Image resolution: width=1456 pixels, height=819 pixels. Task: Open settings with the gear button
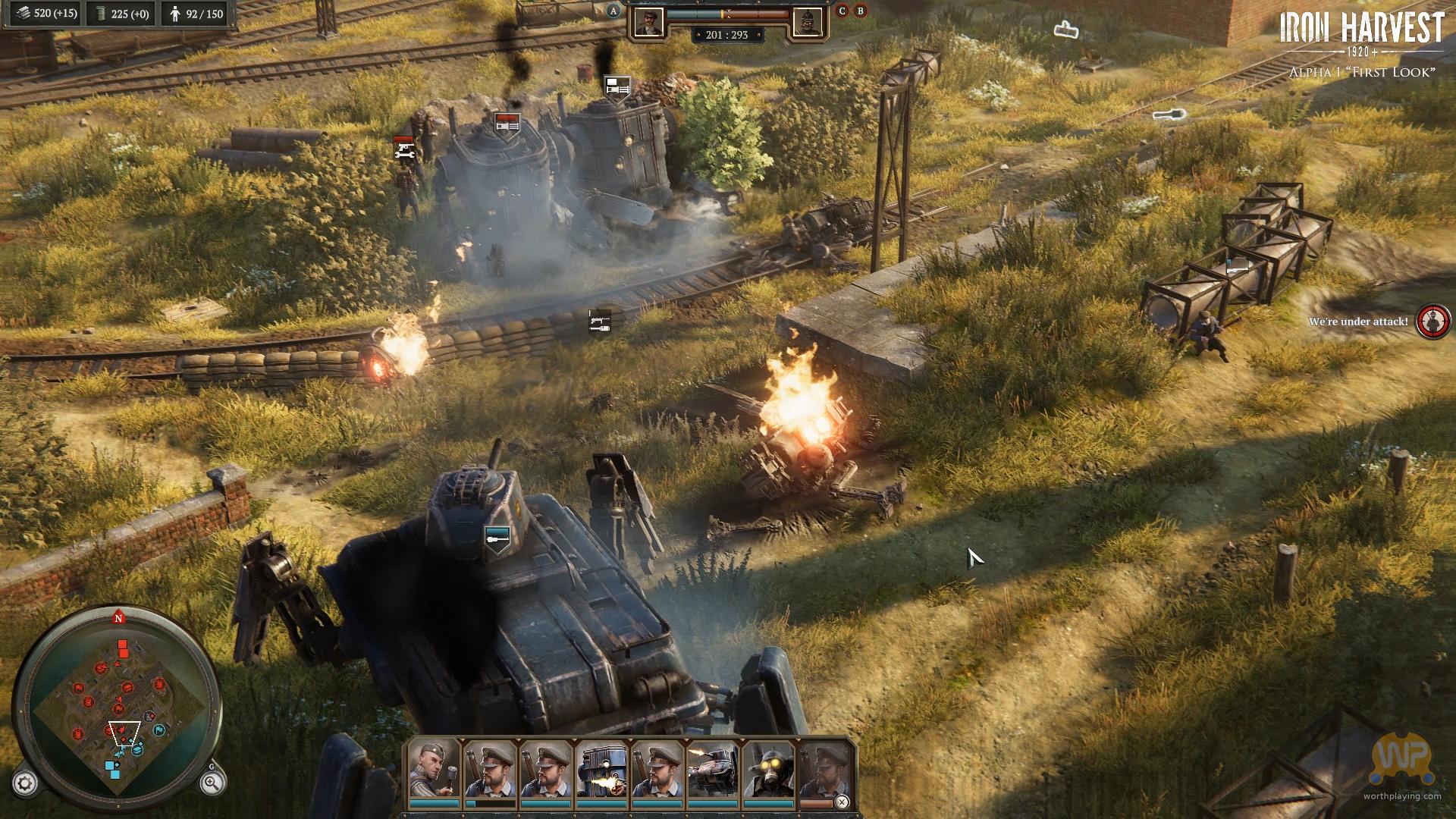[x=25, y=784]
